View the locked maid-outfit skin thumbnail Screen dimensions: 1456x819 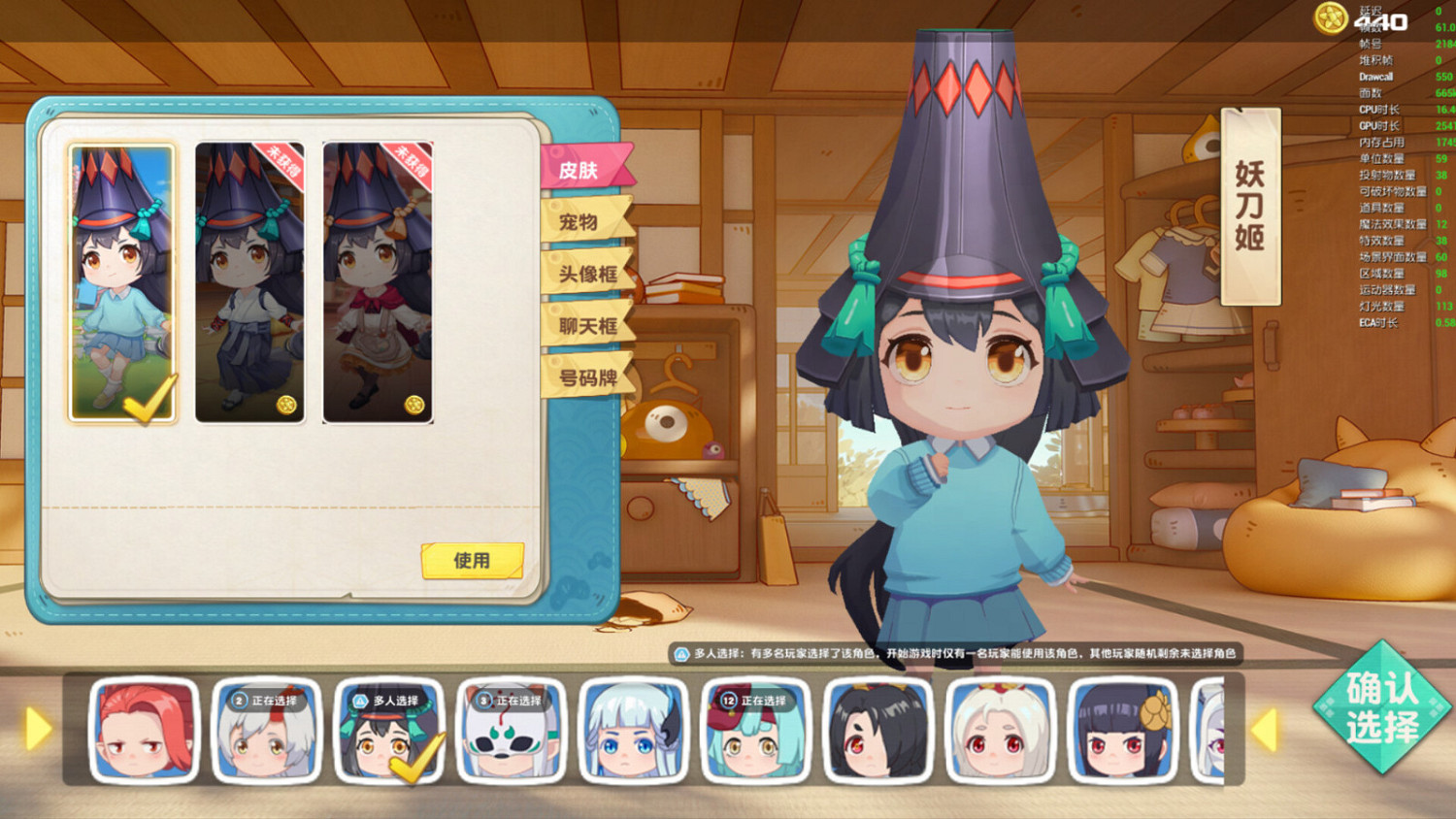(374, 281)
